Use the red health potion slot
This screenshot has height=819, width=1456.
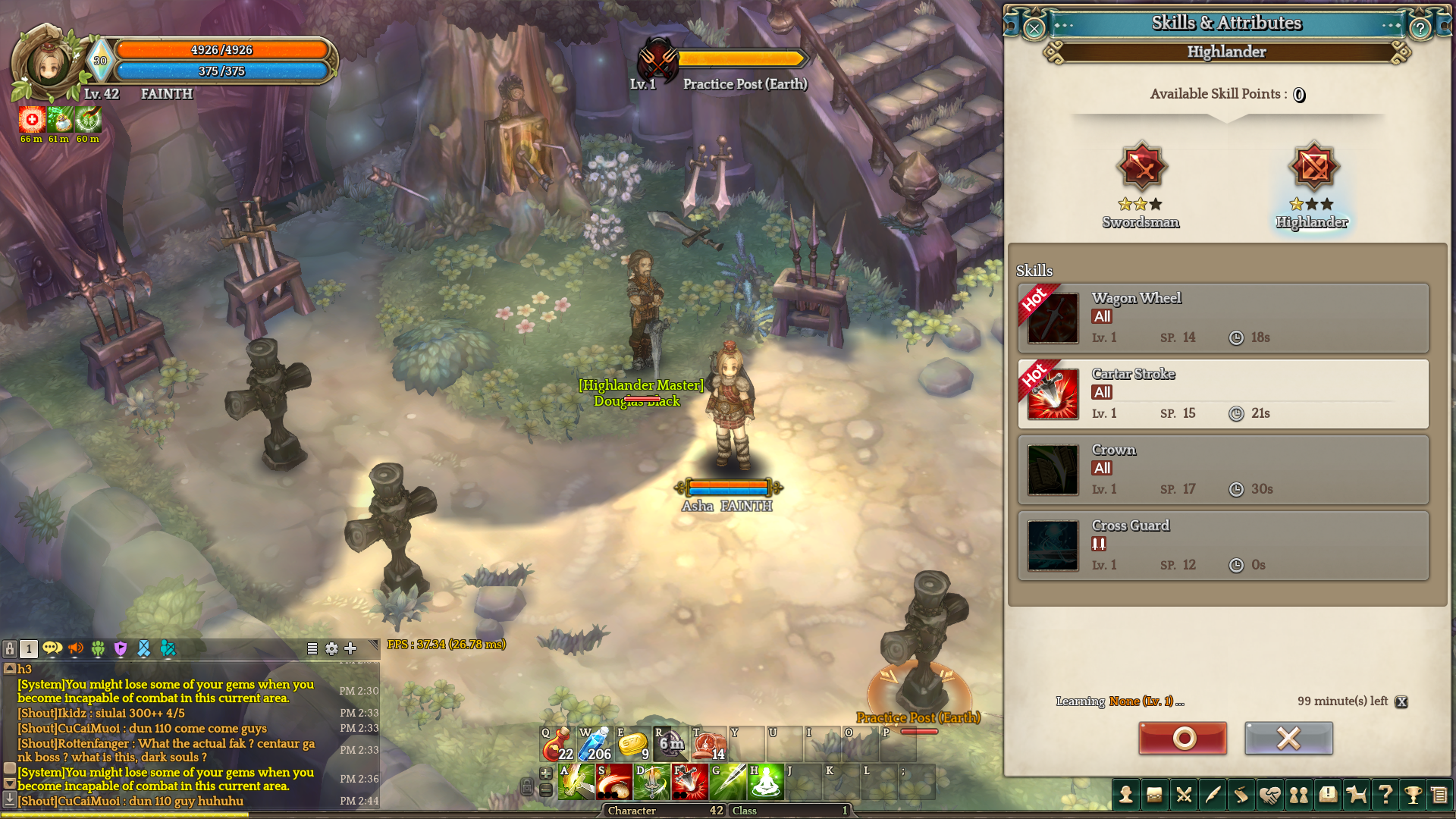[557, 744]
